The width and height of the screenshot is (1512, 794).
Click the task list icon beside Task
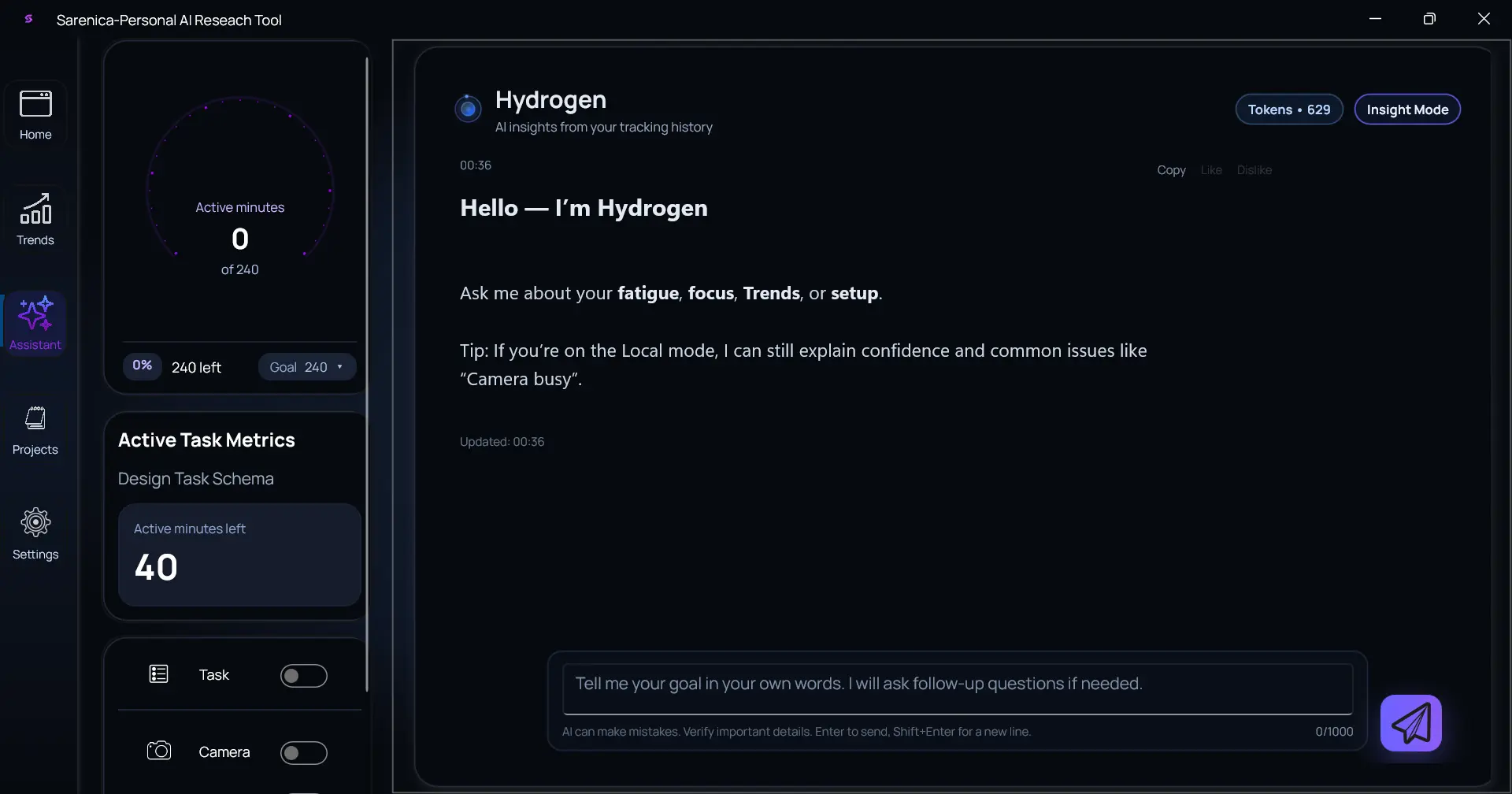tap(158, 673)
